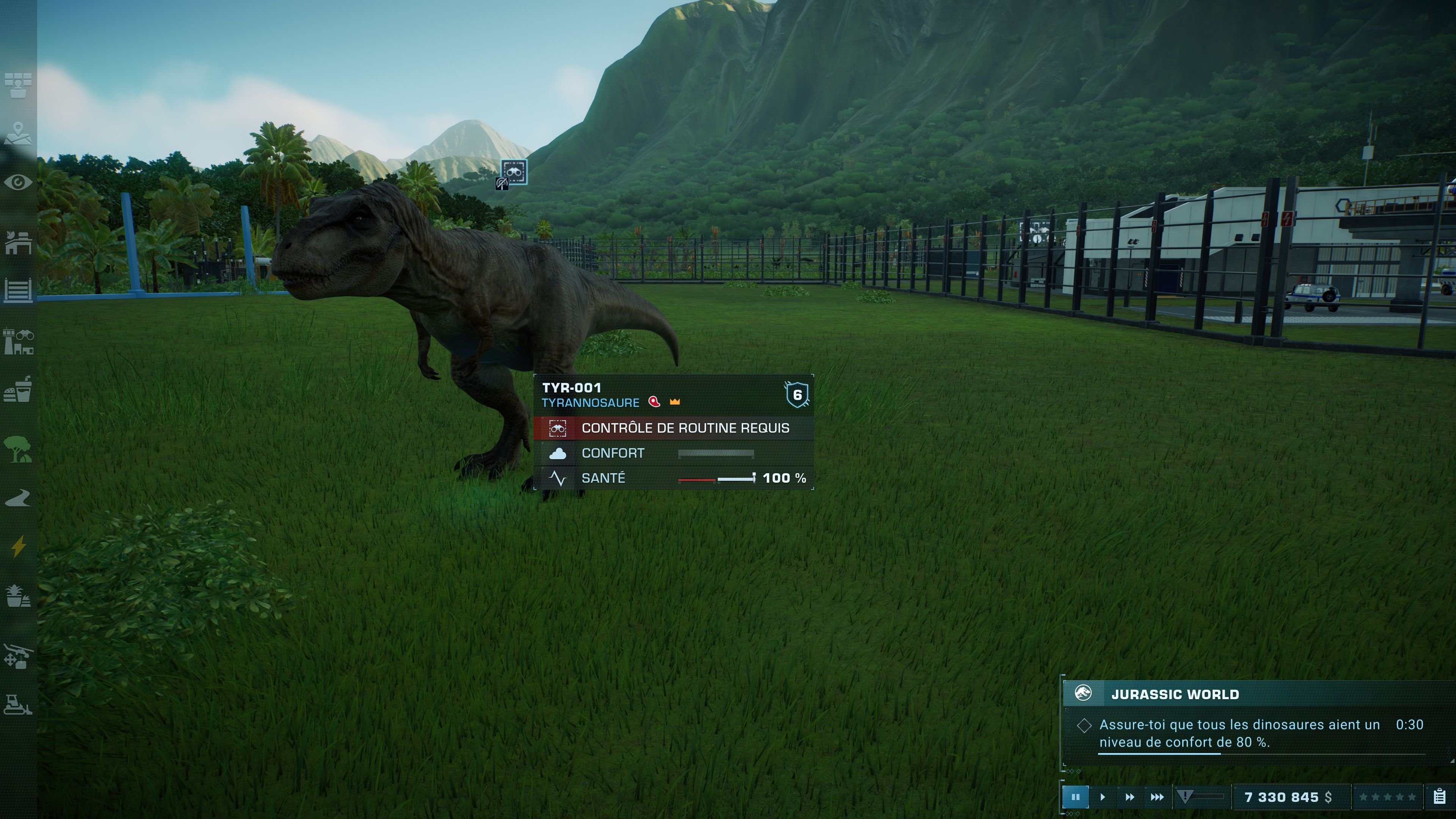This screenshot has height=819, width=1456.
Task: Set game speed to triple fast-forward
Action: (1157, 797)
